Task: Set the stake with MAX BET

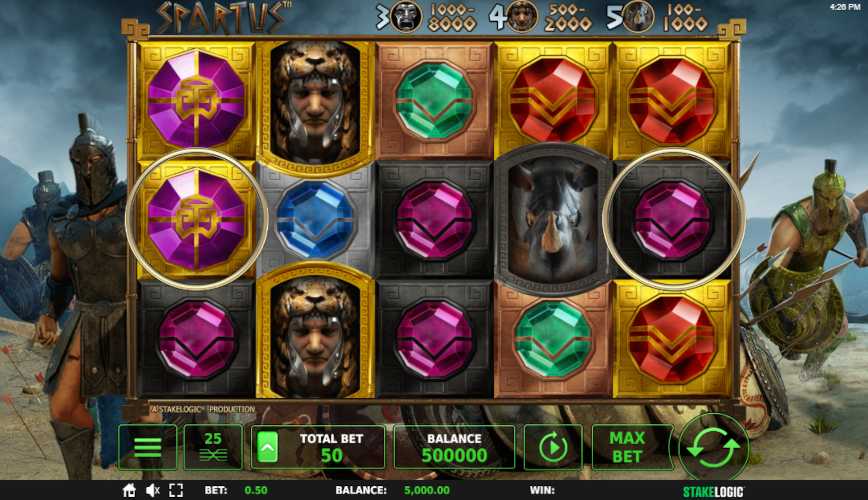Action: click(625, 447)
